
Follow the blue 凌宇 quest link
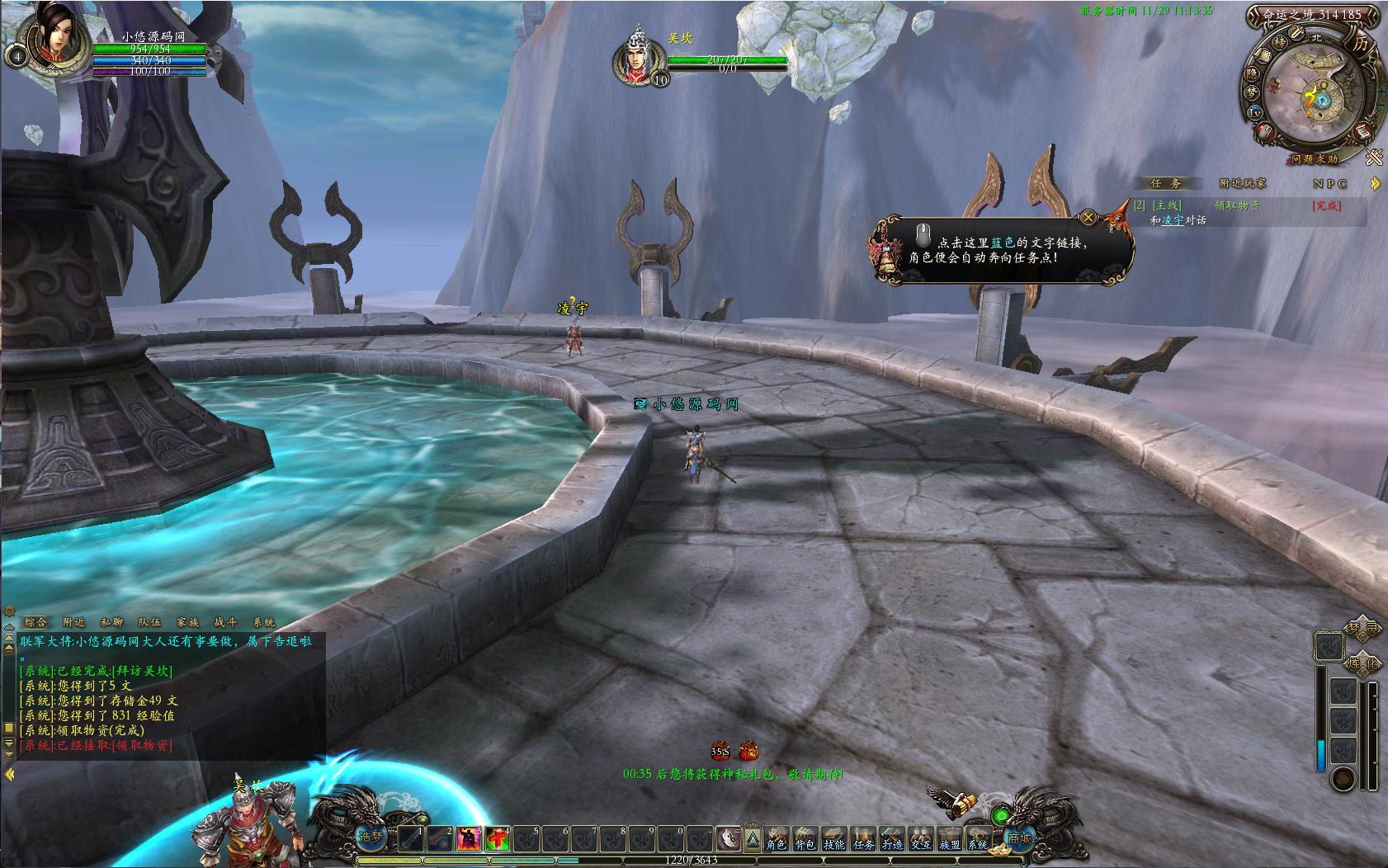pyautogui.click(x=1173, y=220)
